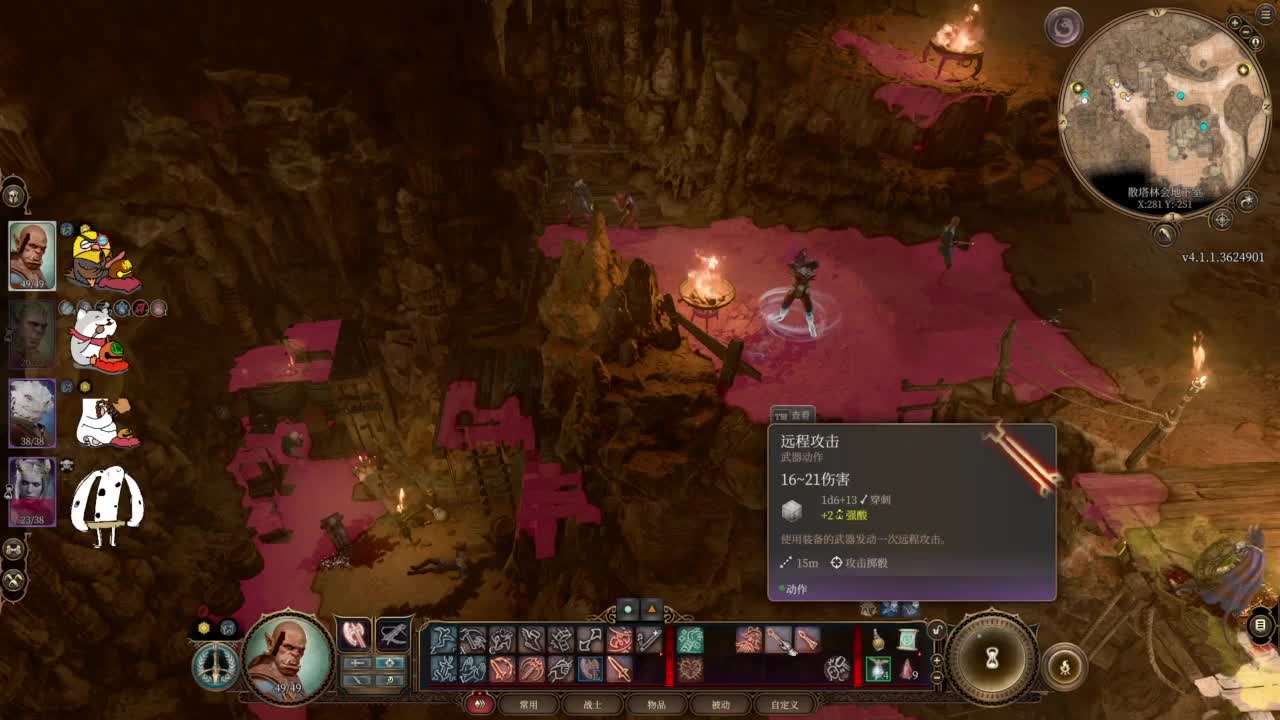
Task: Select the pale party member with 23/38 HP
Action: [x=32, y=491]
